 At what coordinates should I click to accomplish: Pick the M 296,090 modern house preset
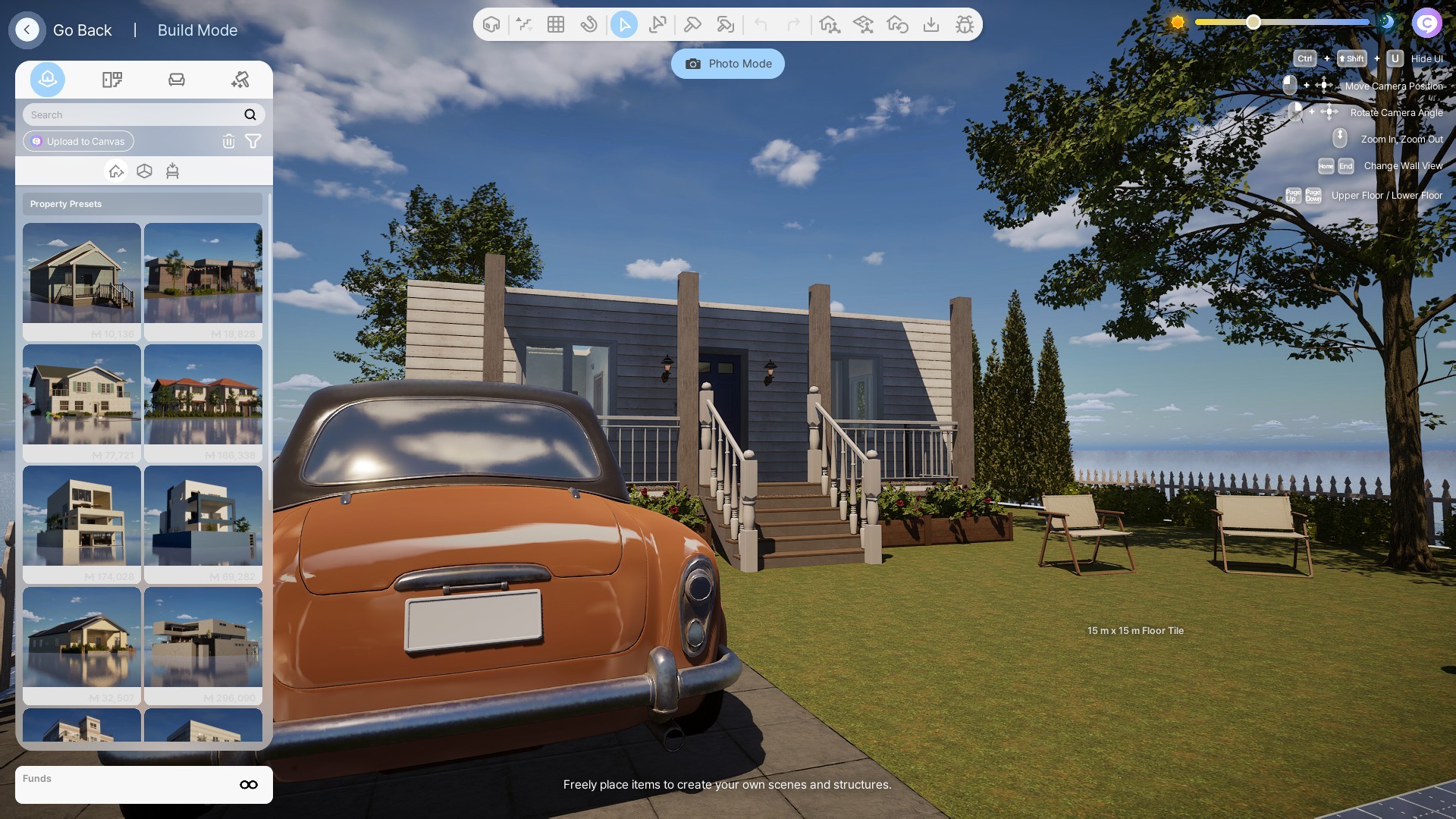click(x=203, y=645)
